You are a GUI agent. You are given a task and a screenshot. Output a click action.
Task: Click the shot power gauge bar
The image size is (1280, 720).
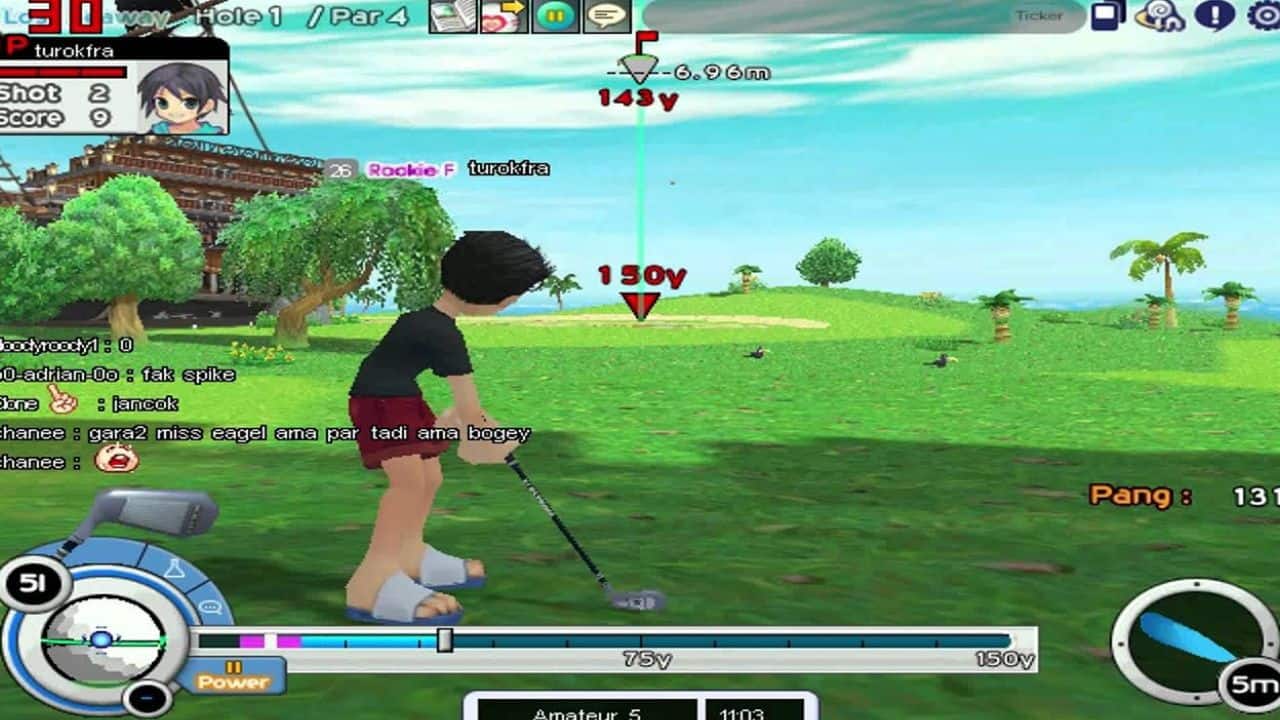click(x=616, y=641)
